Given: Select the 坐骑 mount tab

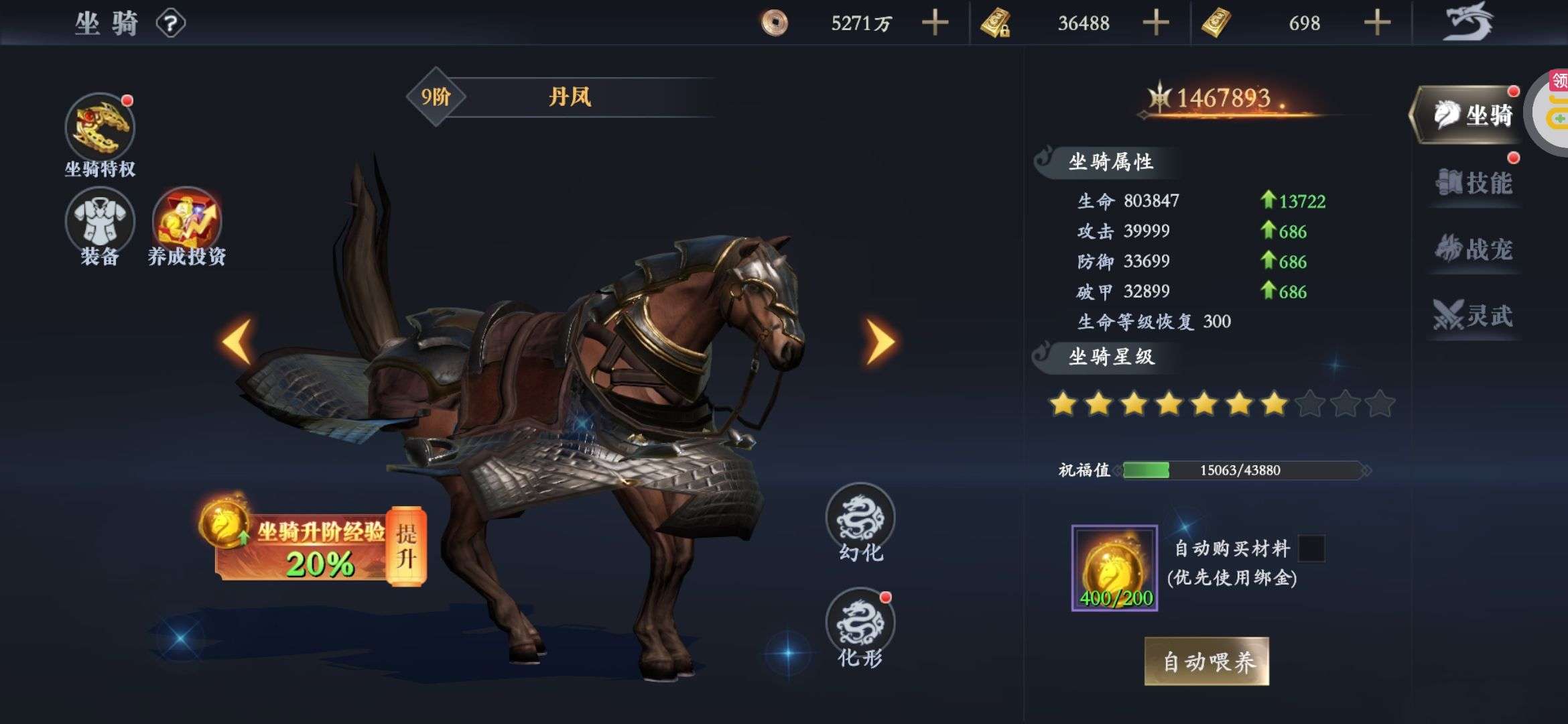Looking at the screenshot, I should pos(1467,115).
